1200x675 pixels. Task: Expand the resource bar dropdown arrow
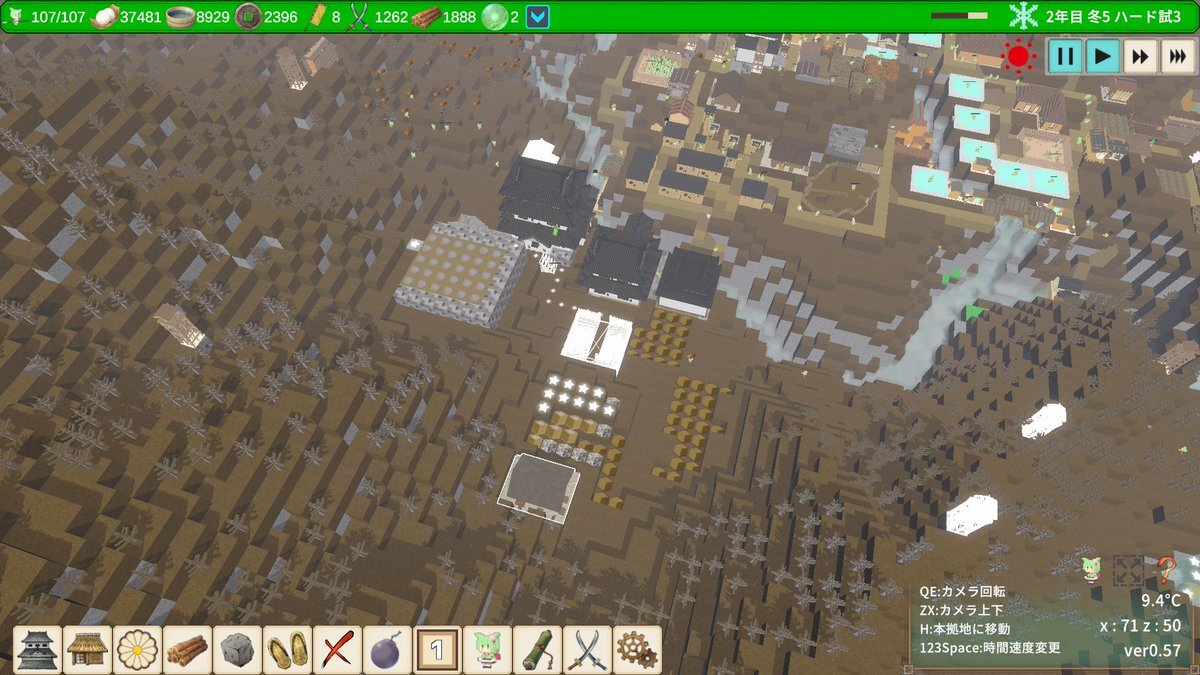click(x=538, y=17)
